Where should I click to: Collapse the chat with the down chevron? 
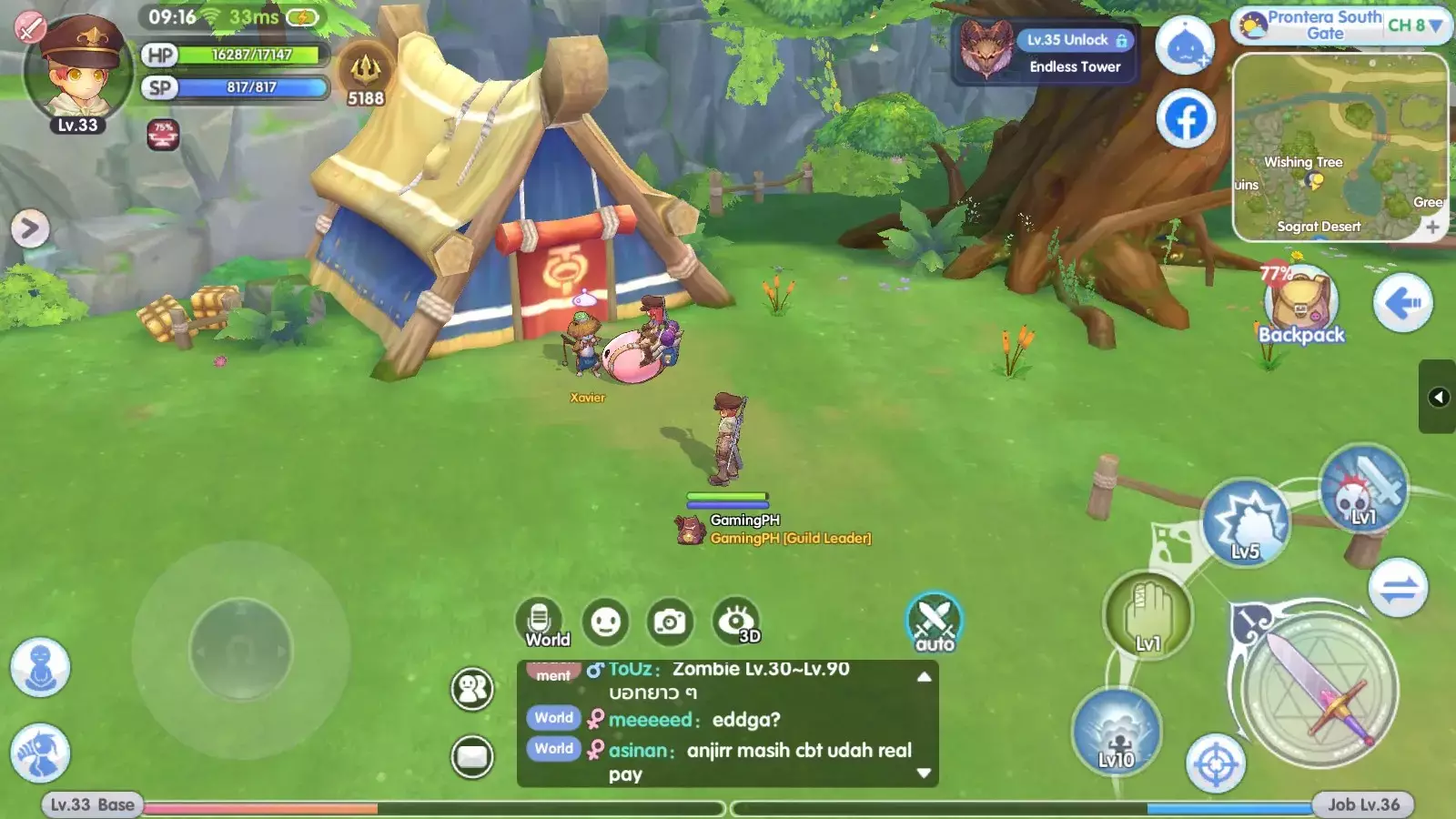pyautogui.click(x=923, y=773)
